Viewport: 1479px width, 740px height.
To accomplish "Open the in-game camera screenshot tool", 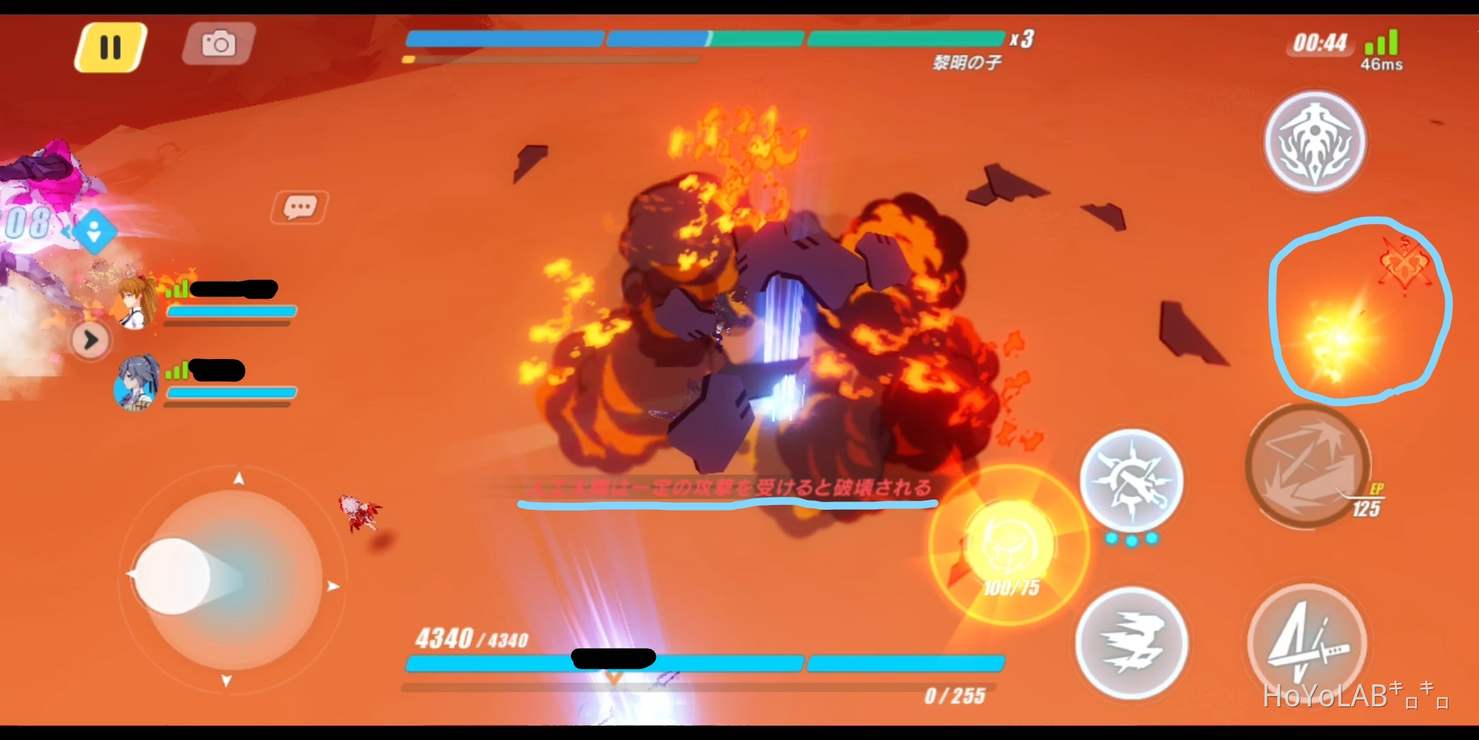I will coord(217,44).
